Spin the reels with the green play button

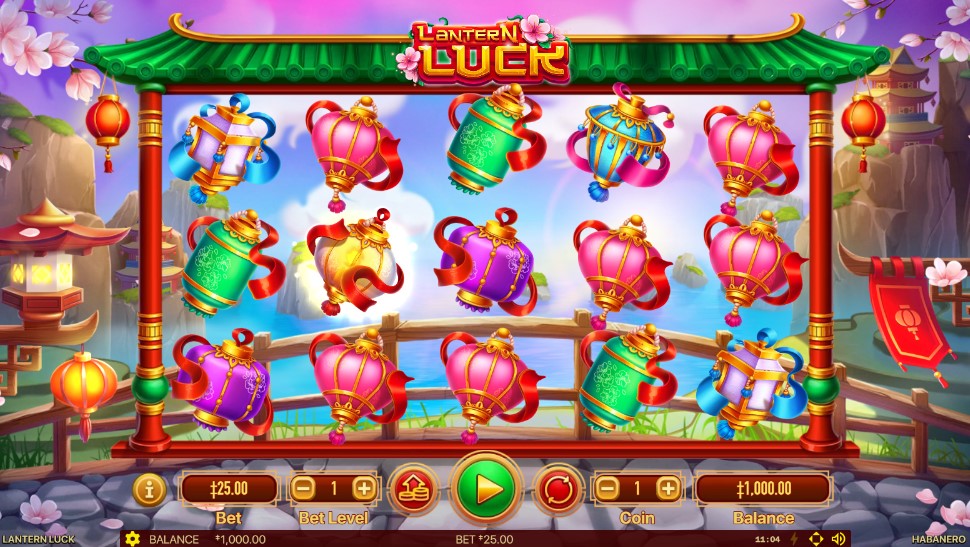[x=487, y=489]
